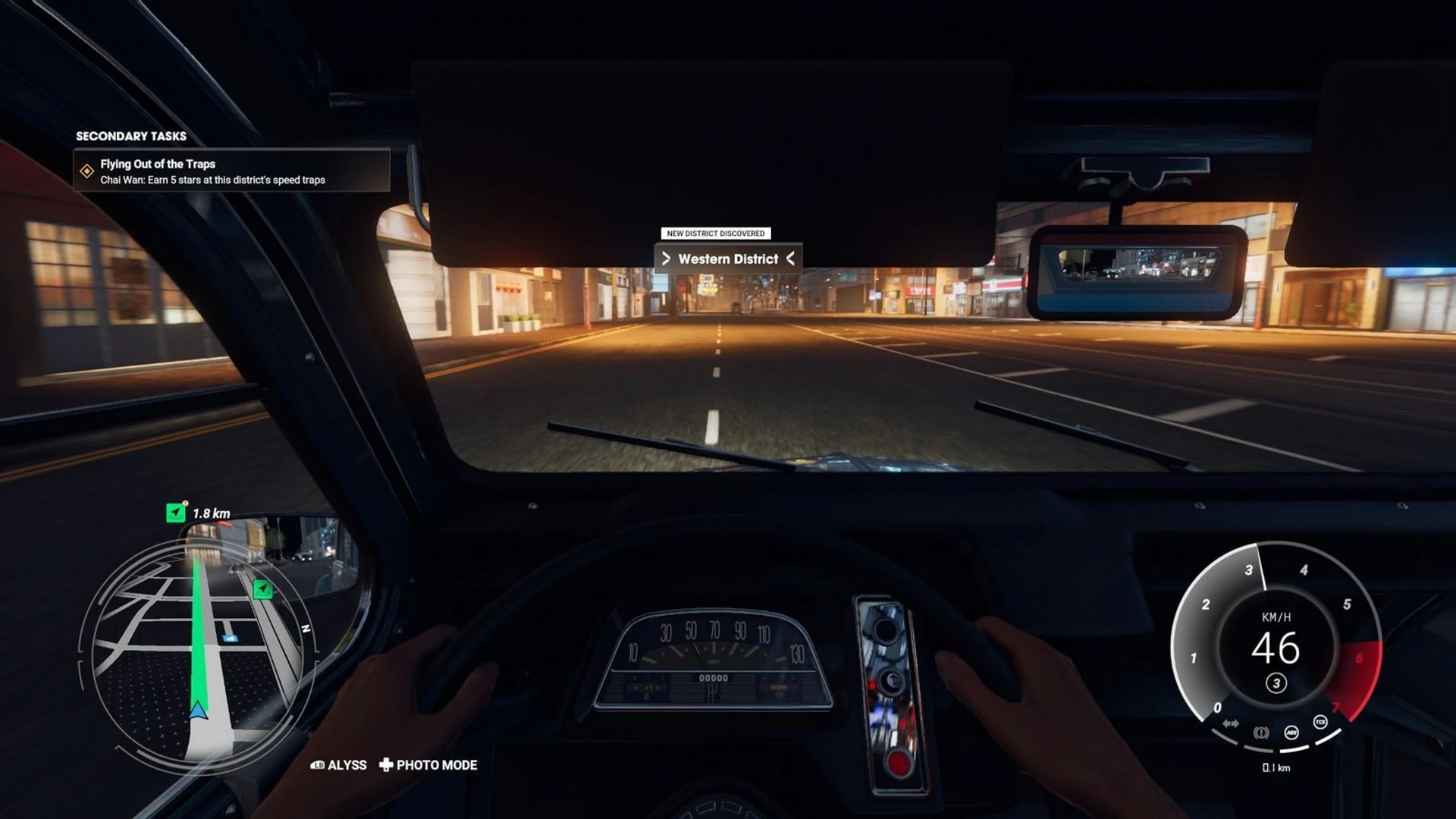Select the Western District discovery banner
This screenshot has height=819, width=1456.
tap(727, 259)
